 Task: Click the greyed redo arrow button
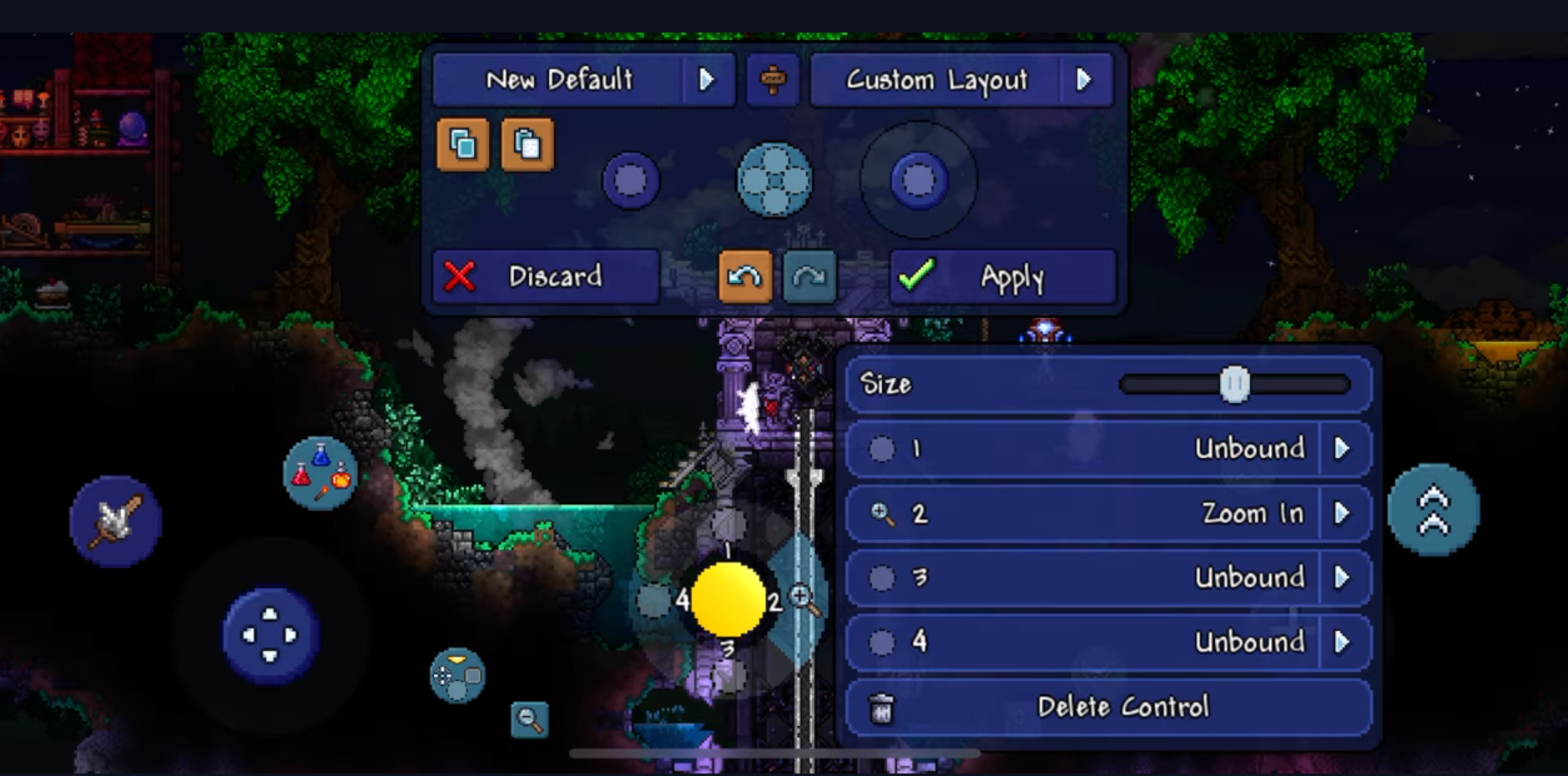coord(809,277)
